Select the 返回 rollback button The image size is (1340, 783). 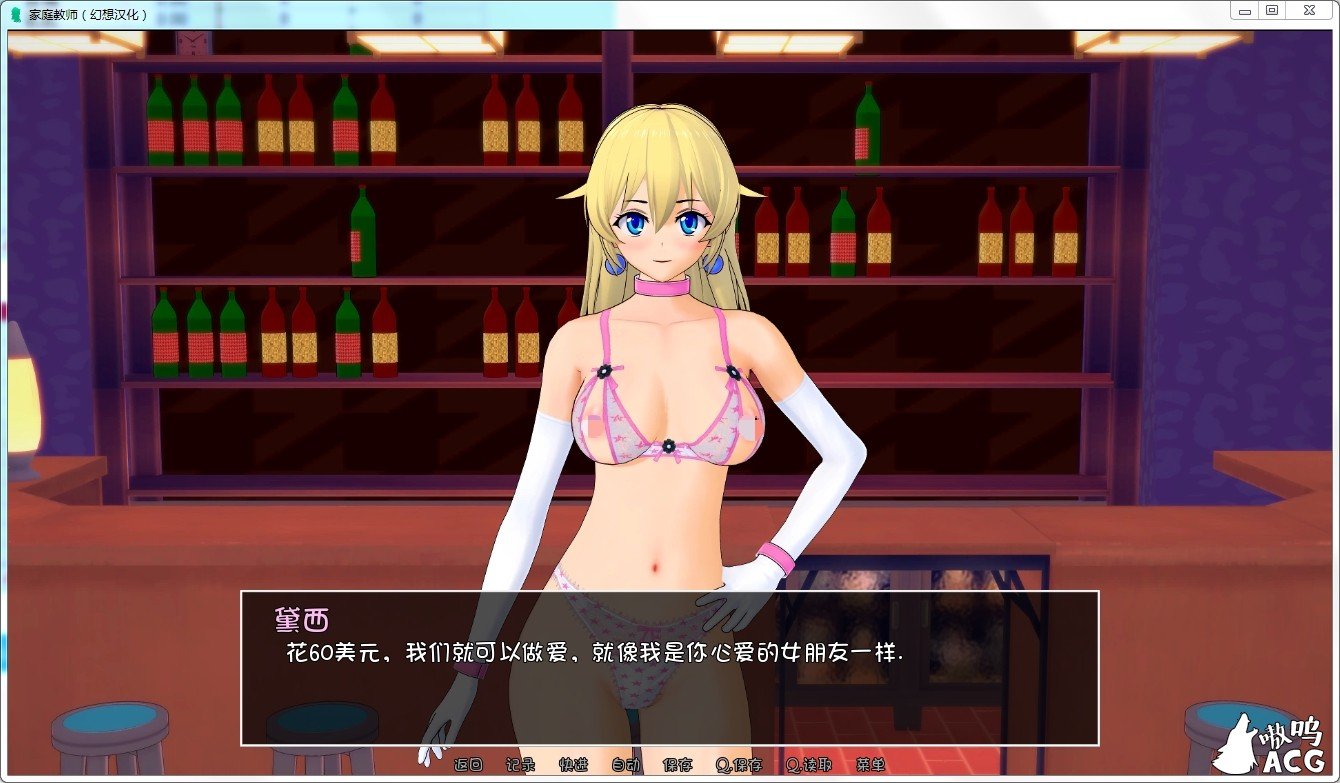point(468,764)
